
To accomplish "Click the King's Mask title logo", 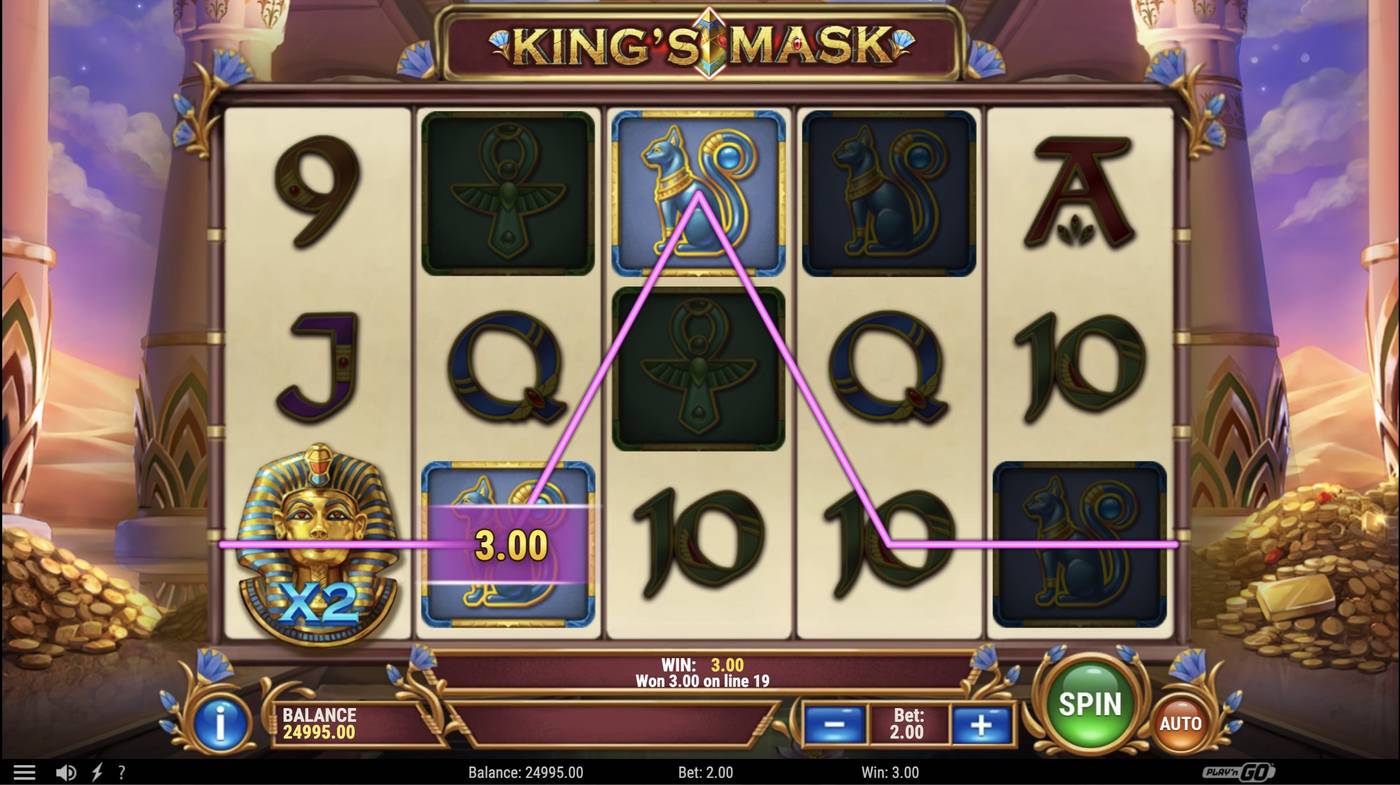I will pos(700,45).
